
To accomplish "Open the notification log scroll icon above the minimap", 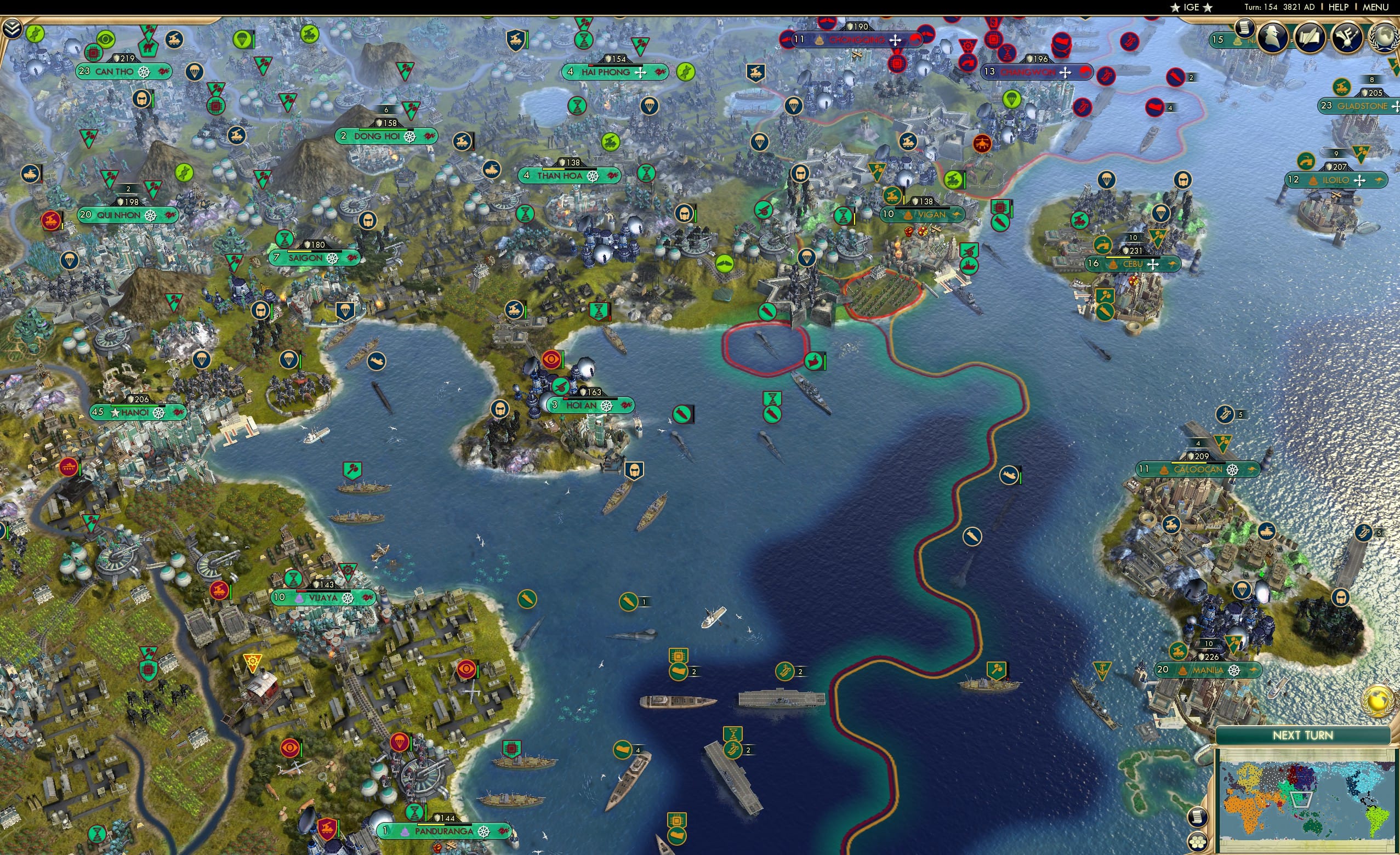I will (1198, 818).
